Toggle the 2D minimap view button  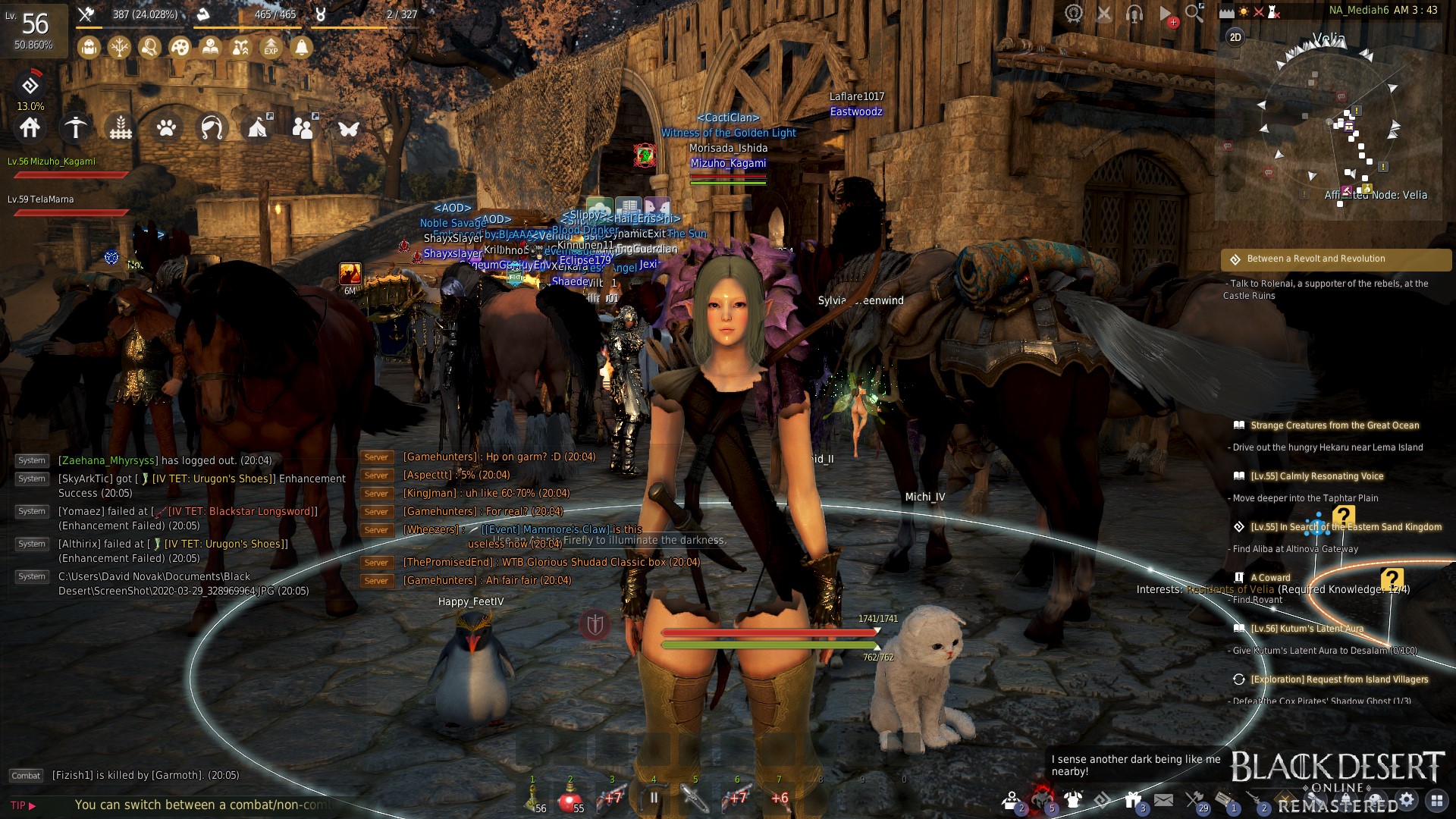point(1235,37)
